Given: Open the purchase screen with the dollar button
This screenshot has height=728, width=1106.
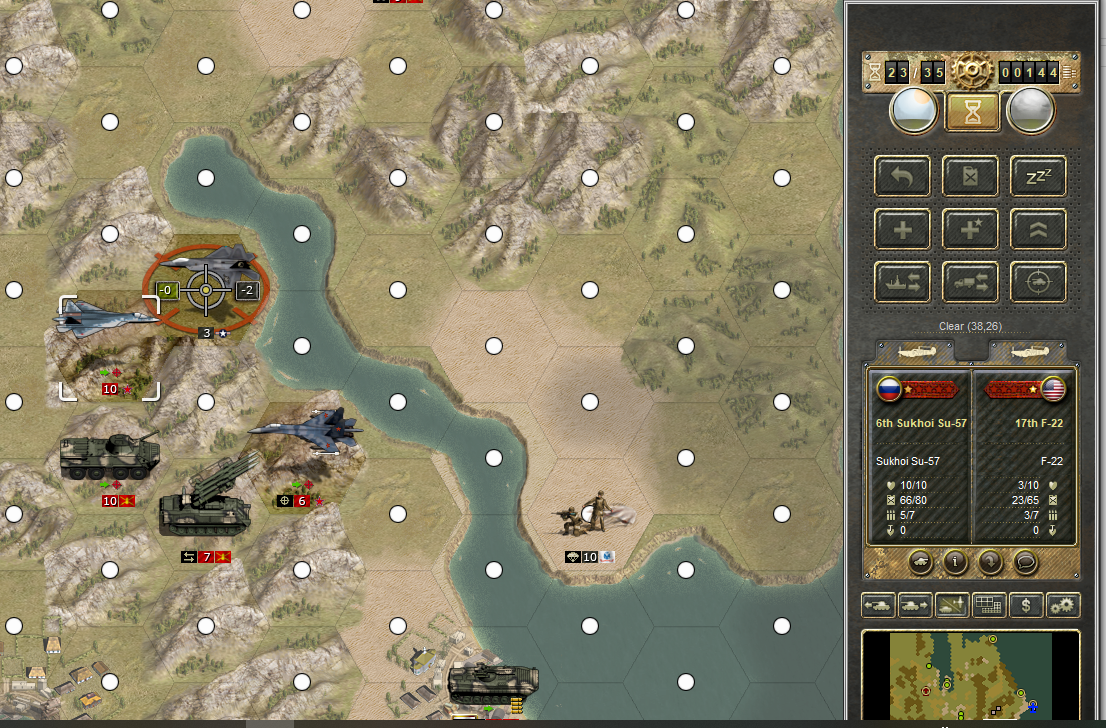Looking at the screenshot, I should [x=1026, y=605].
